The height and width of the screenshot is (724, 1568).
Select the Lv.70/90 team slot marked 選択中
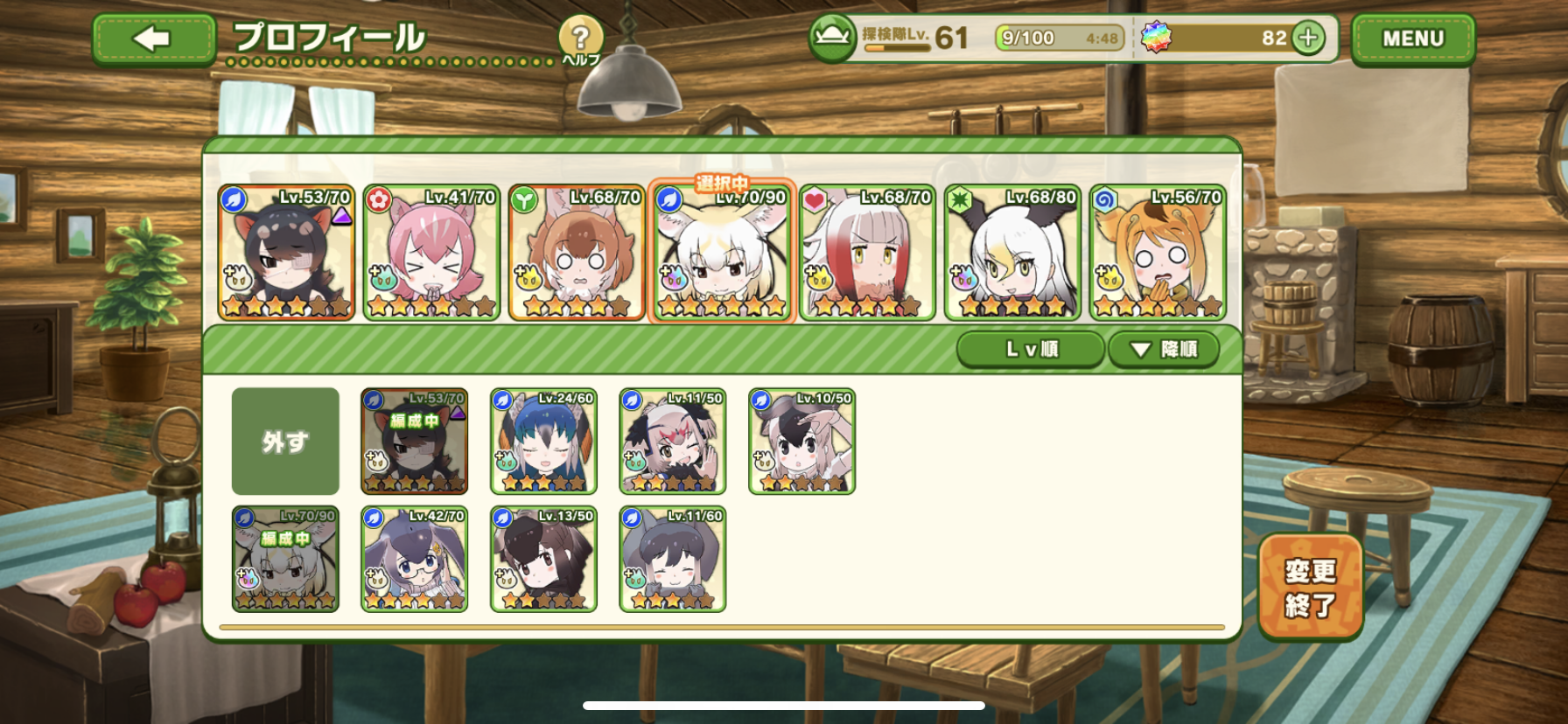pos(722,253)
